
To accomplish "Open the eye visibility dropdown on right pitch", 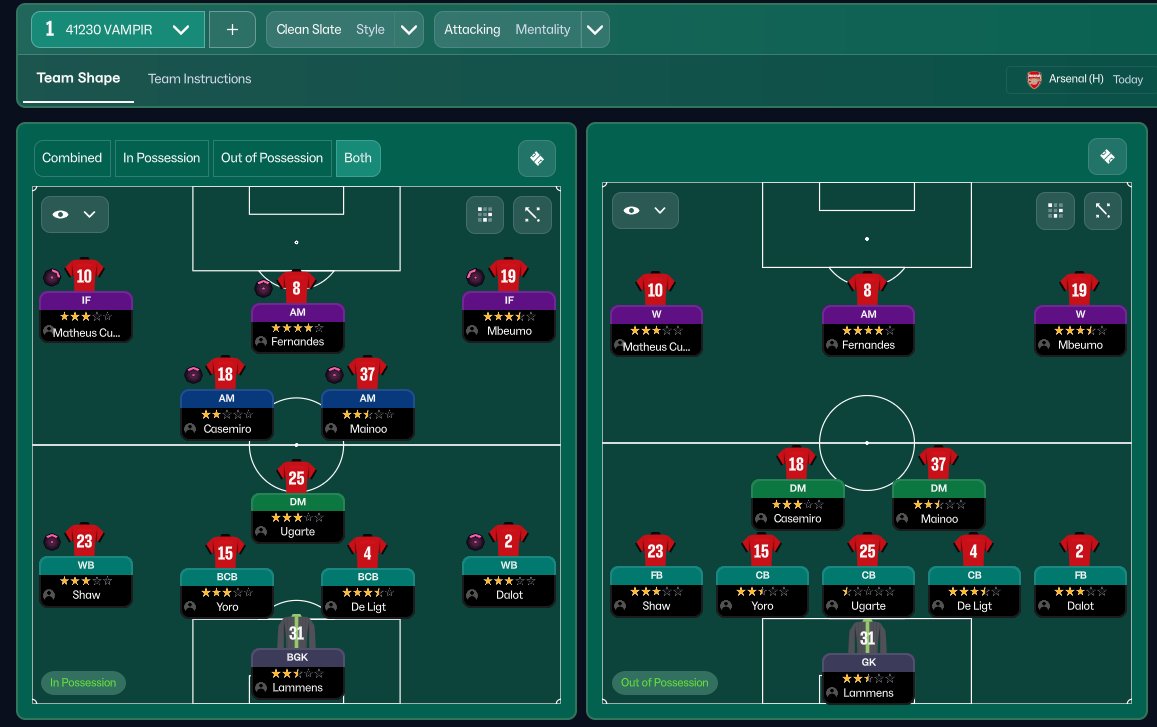I will click(645, 211).
